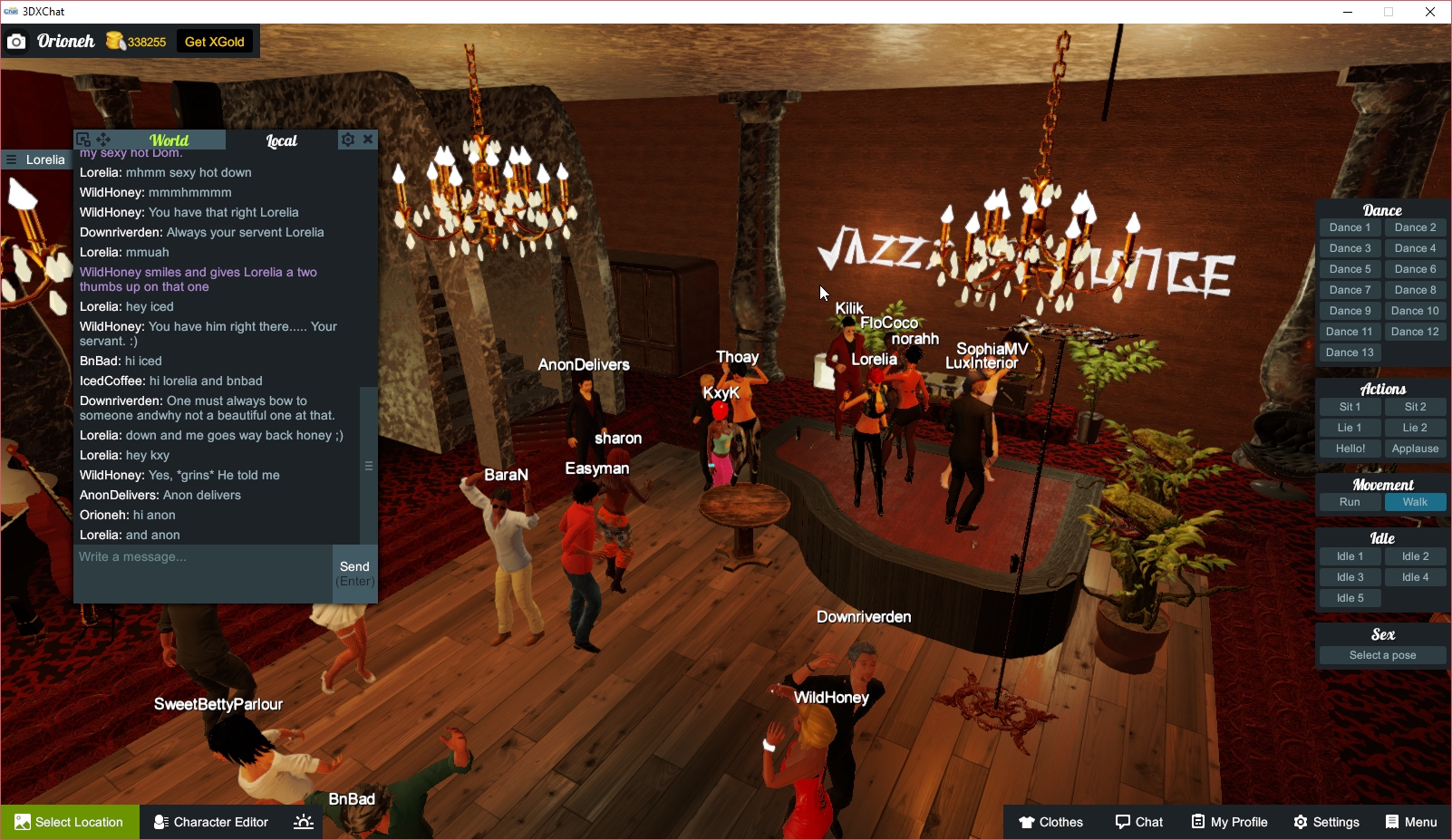
Task: Switch to the Local chat tab
Action: [x=281, y=140]
